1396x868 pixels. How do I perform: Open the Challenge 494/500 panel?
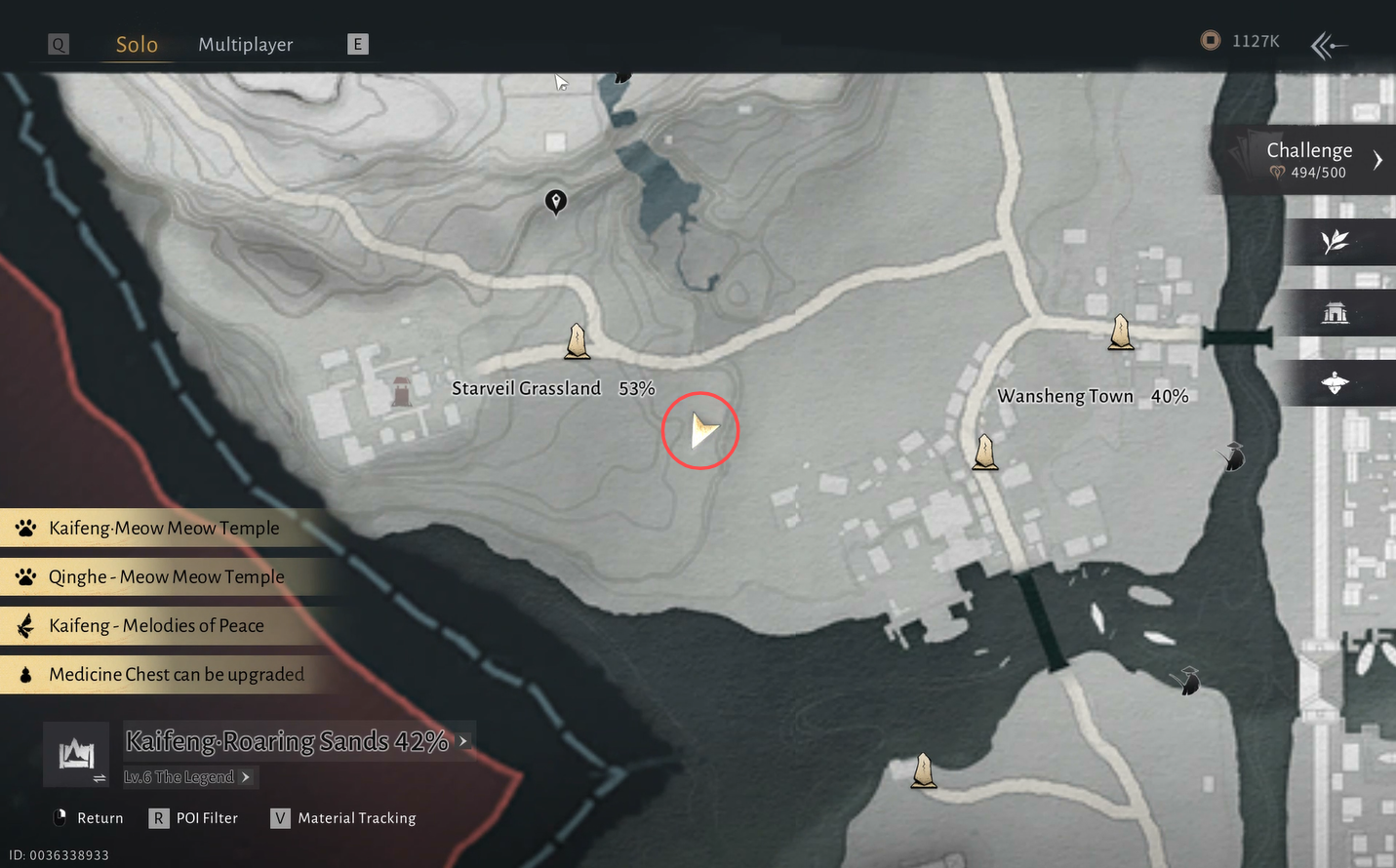click(x=1310, y=160)
